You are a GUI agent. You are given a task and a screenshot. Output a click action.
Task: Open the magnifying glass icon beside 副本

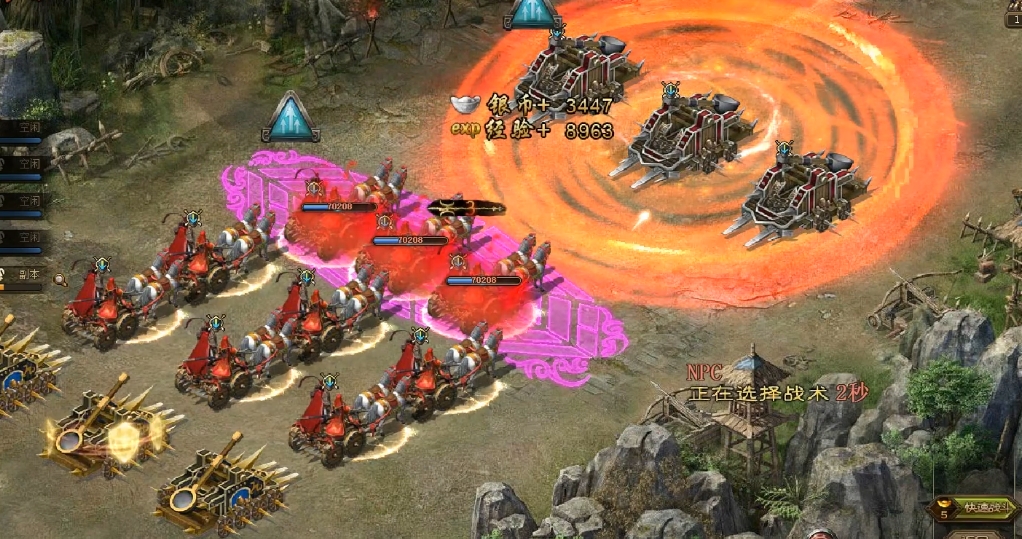click(61, 280)
